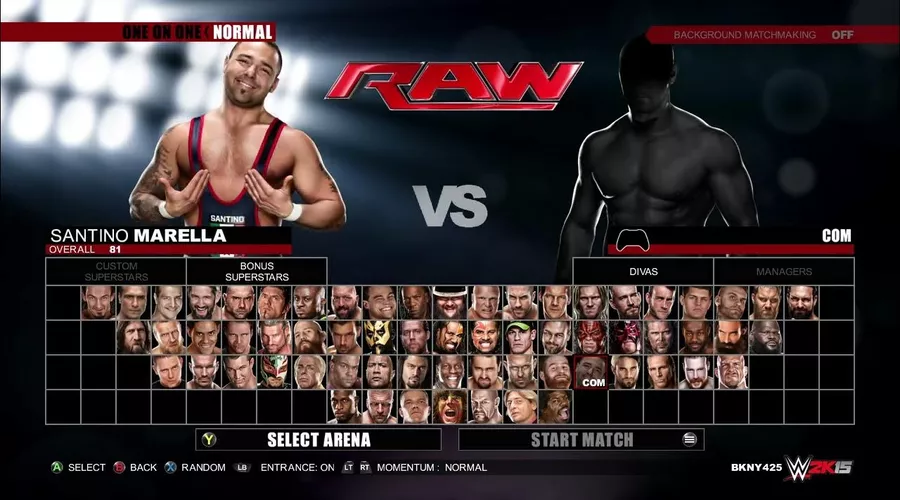Image resolution: width=900 pixels, height=500 pixels.
Task: Open the Custom Superstars tab
Action: pos(115,271)
